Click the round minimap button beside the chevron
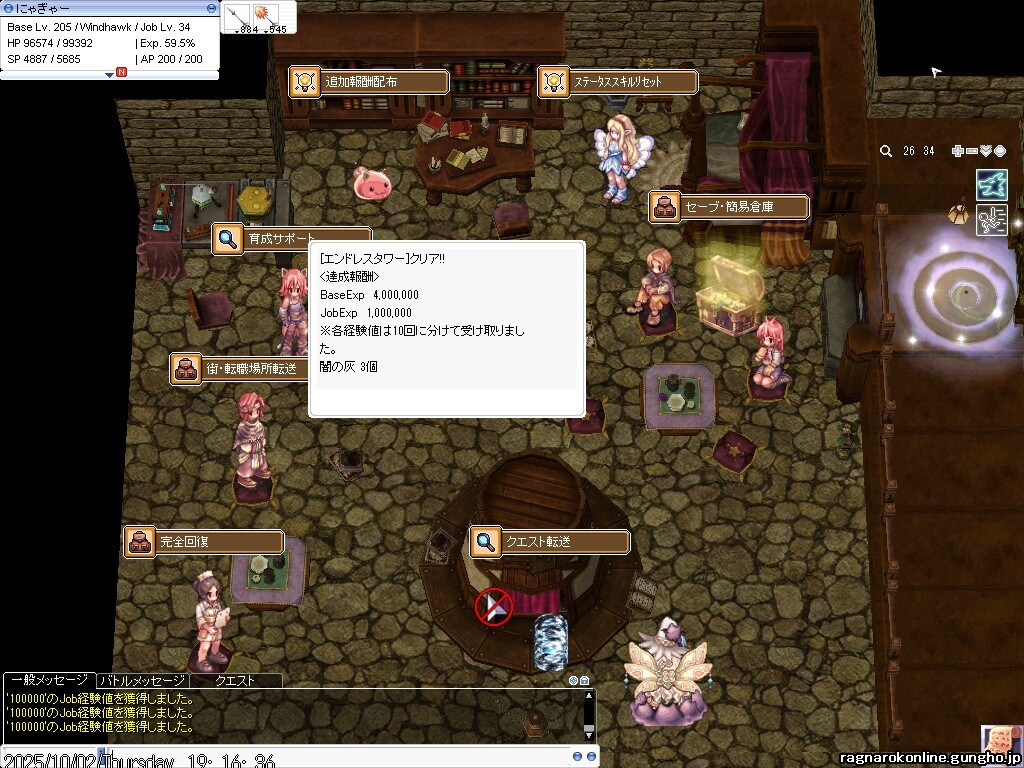Screen dimensions: 1024x768 click(x=999, y=151)
